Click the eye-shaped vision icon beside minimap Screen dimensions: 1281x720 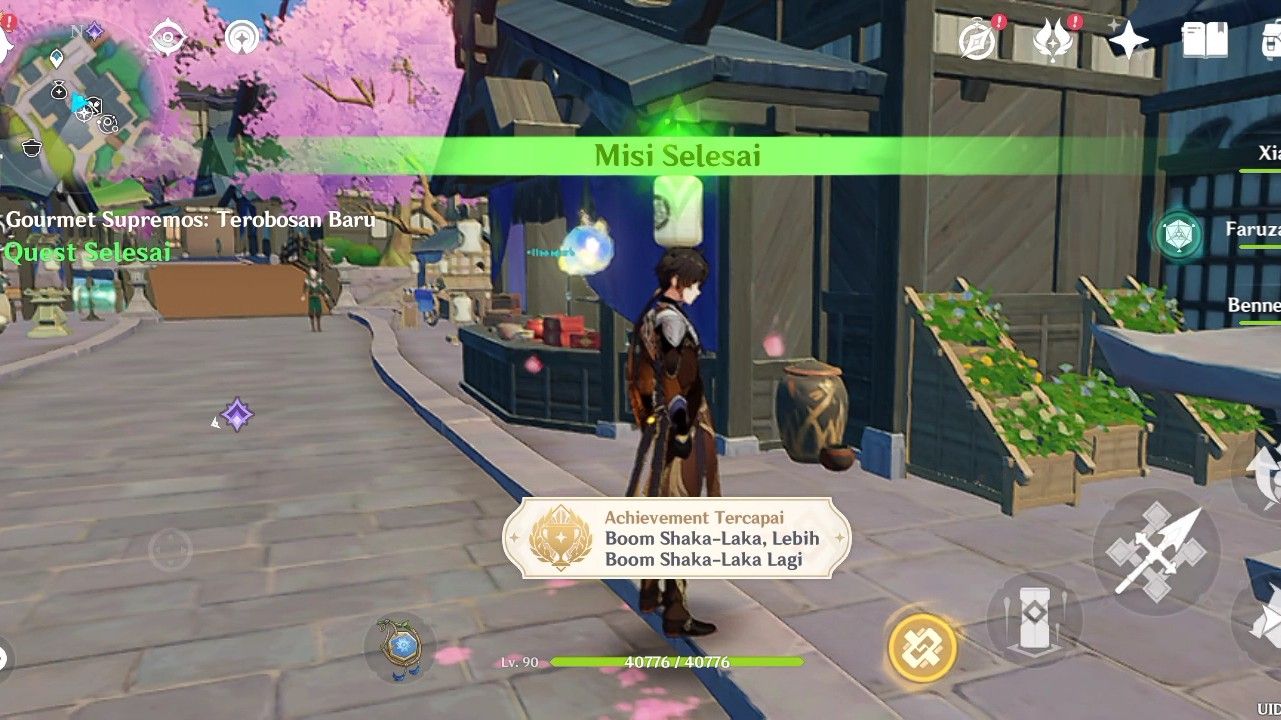coord(170,40)
